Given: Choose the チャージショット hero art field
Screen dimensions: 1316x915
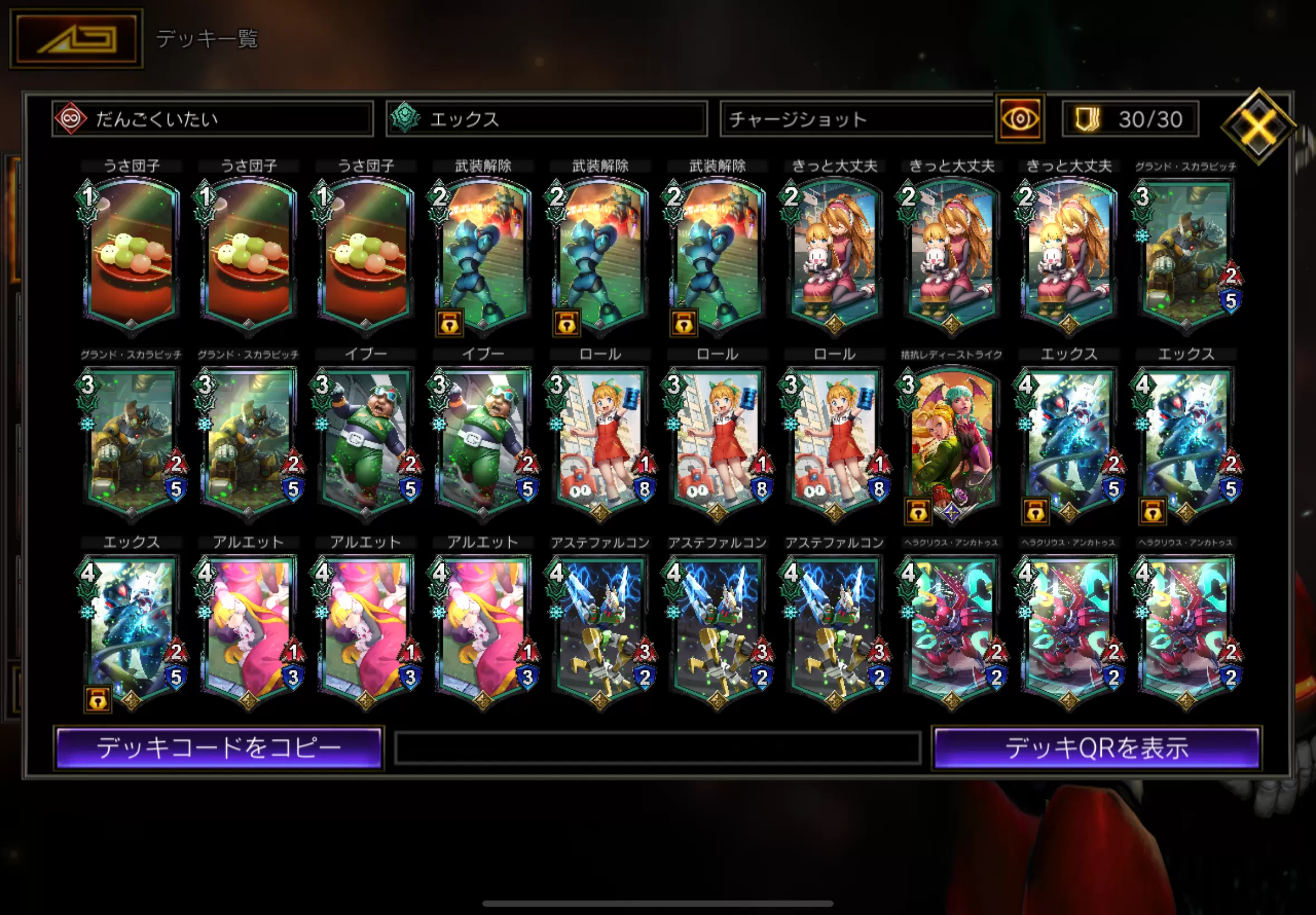Looking at the screenshot, I should pos(857,119).
